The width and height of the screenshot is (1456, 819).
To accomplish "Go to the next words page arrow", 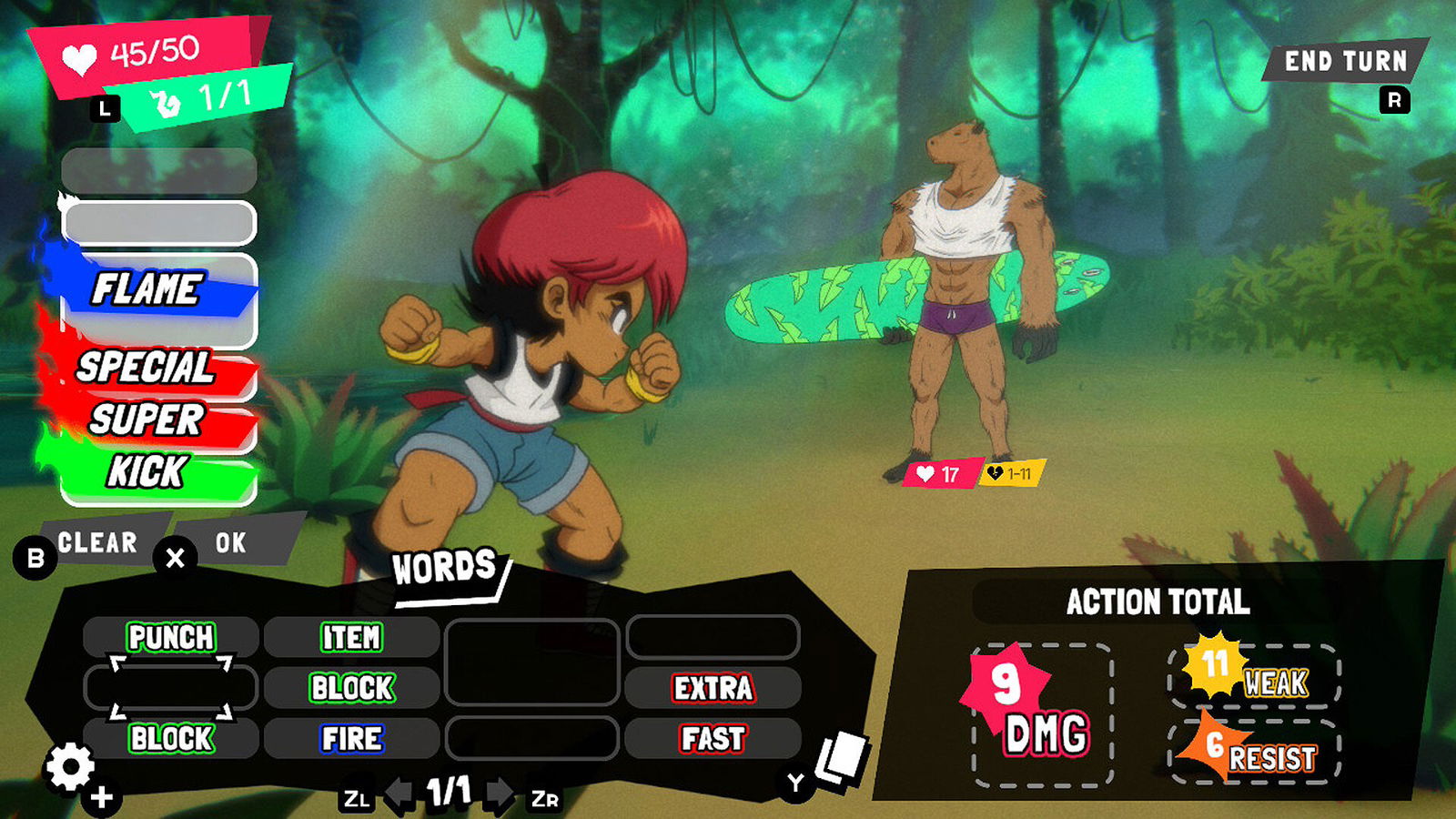I will pos(500,794).
